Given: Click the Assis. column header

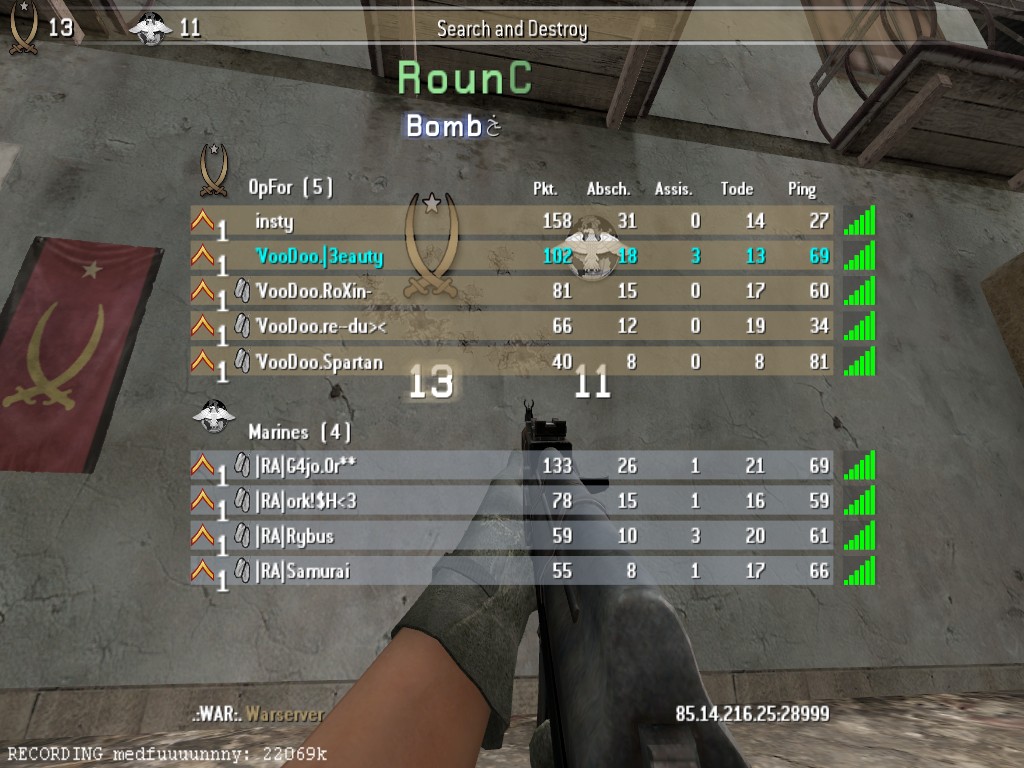Looking at the screenshot, I should (674, 189).
